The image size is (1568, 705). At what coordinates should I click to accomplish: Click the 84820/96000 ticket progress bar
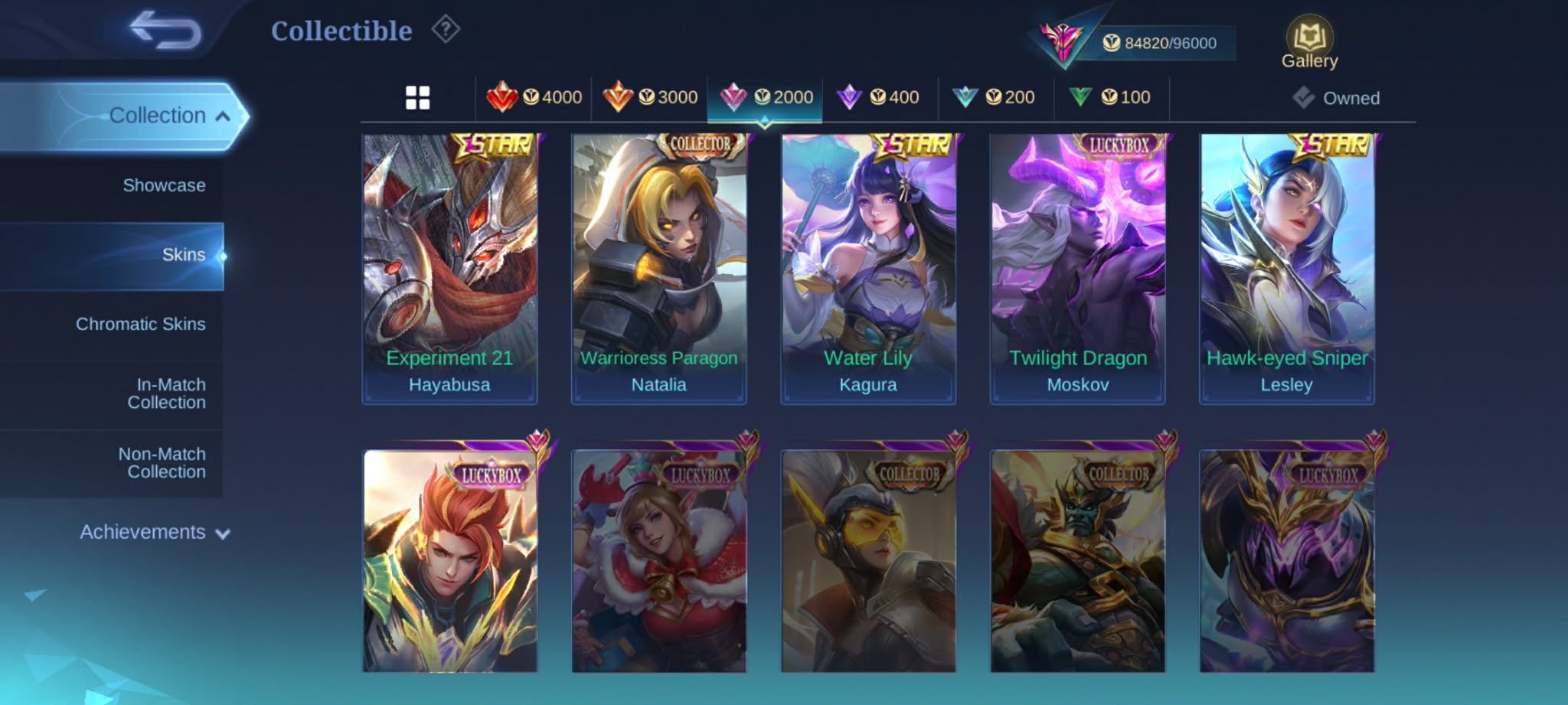tap(1161, 44)
